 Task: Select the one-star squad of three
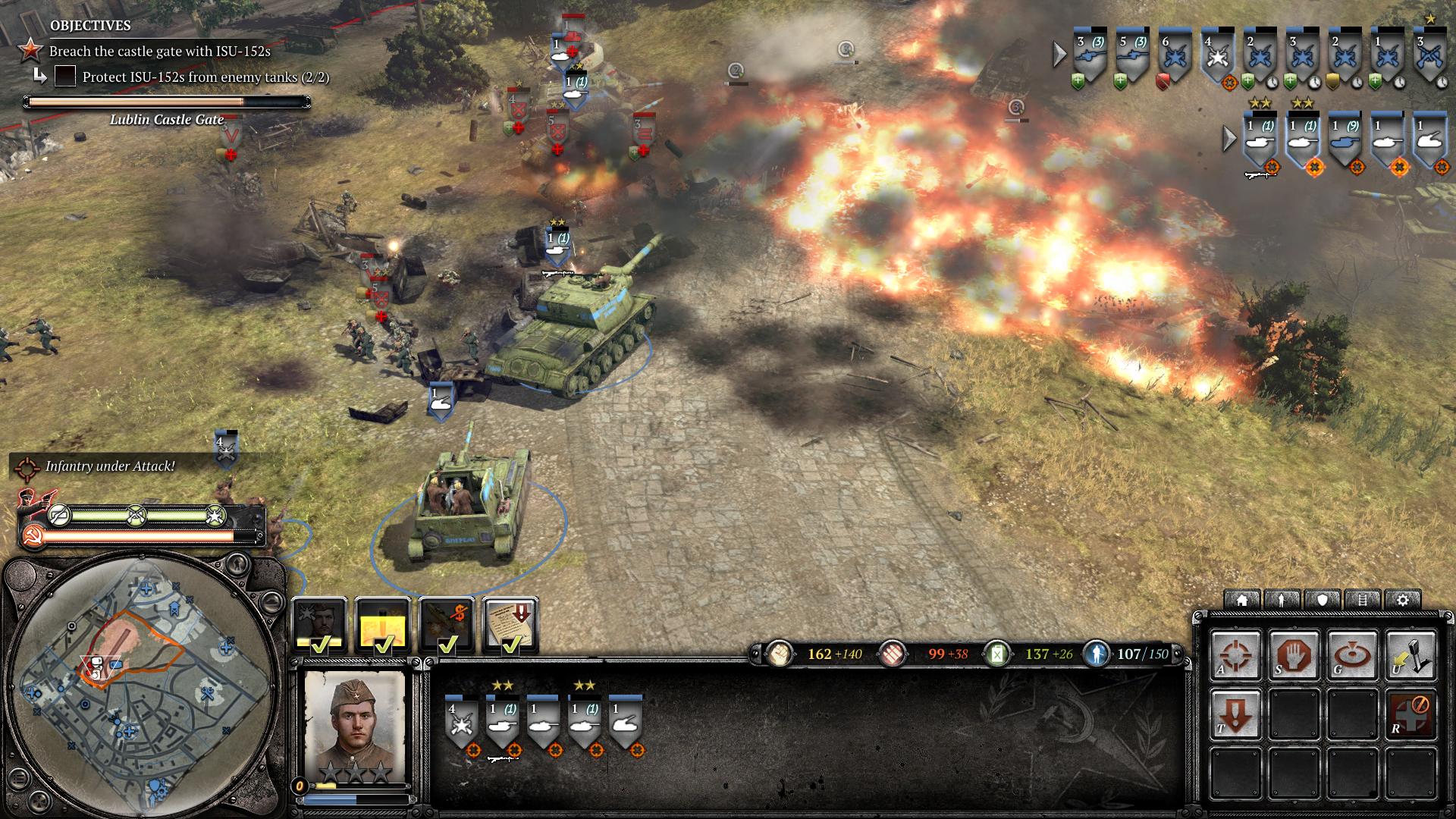[1429, 53]
